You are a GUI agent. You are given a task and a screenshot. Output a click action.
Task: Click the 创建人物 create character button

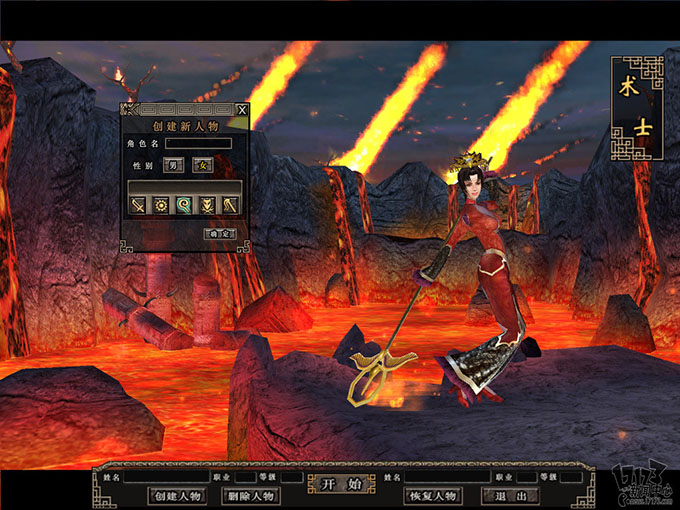(x=177, y=495)
